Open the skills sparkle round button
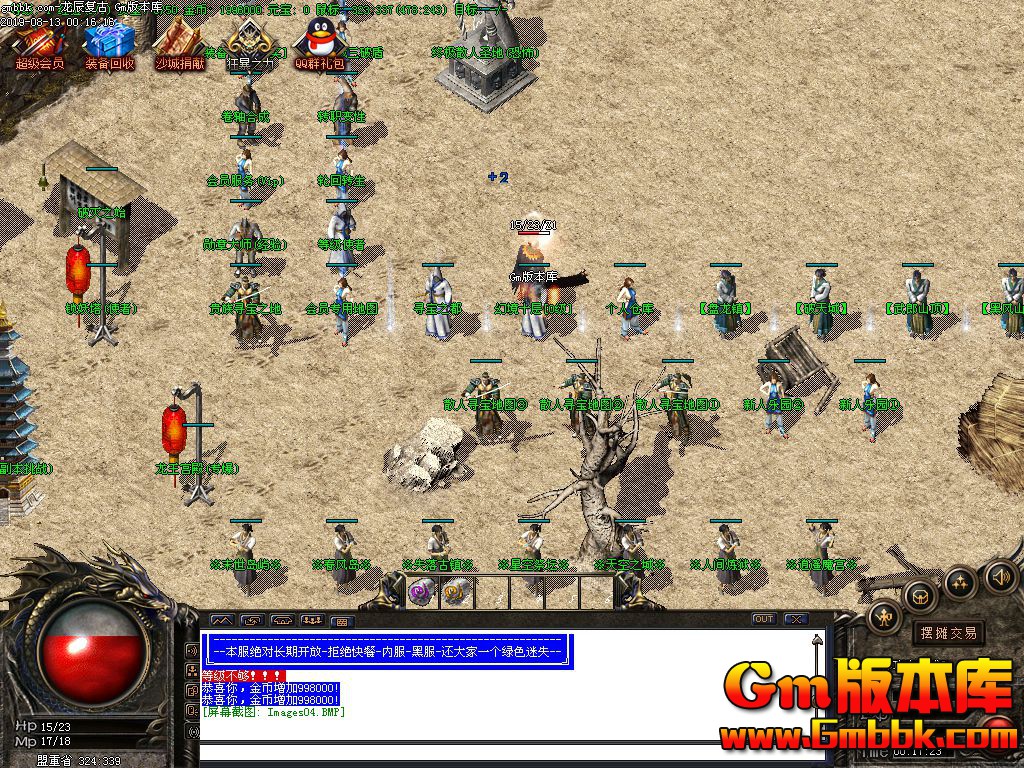This screenshot has height=768, width=1024. [959, 582]
